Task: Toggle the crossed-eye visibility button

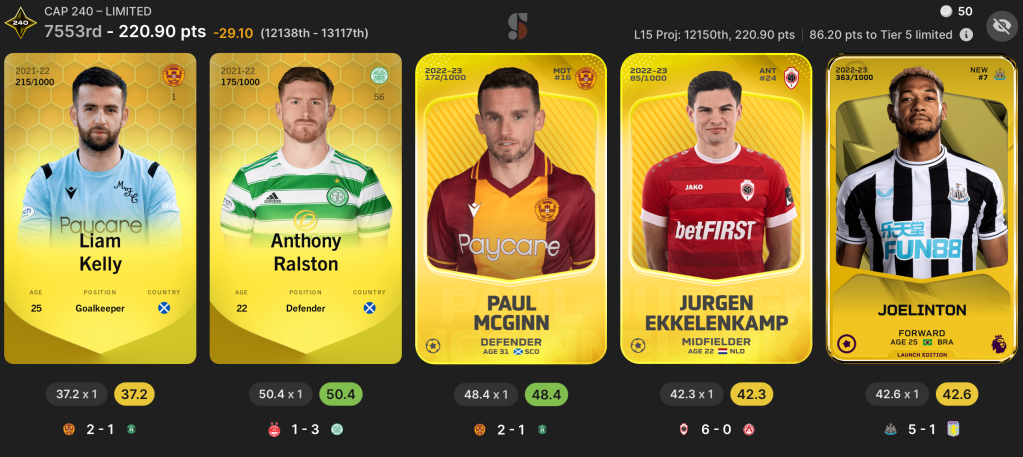Action: [x=1000, y=26]
